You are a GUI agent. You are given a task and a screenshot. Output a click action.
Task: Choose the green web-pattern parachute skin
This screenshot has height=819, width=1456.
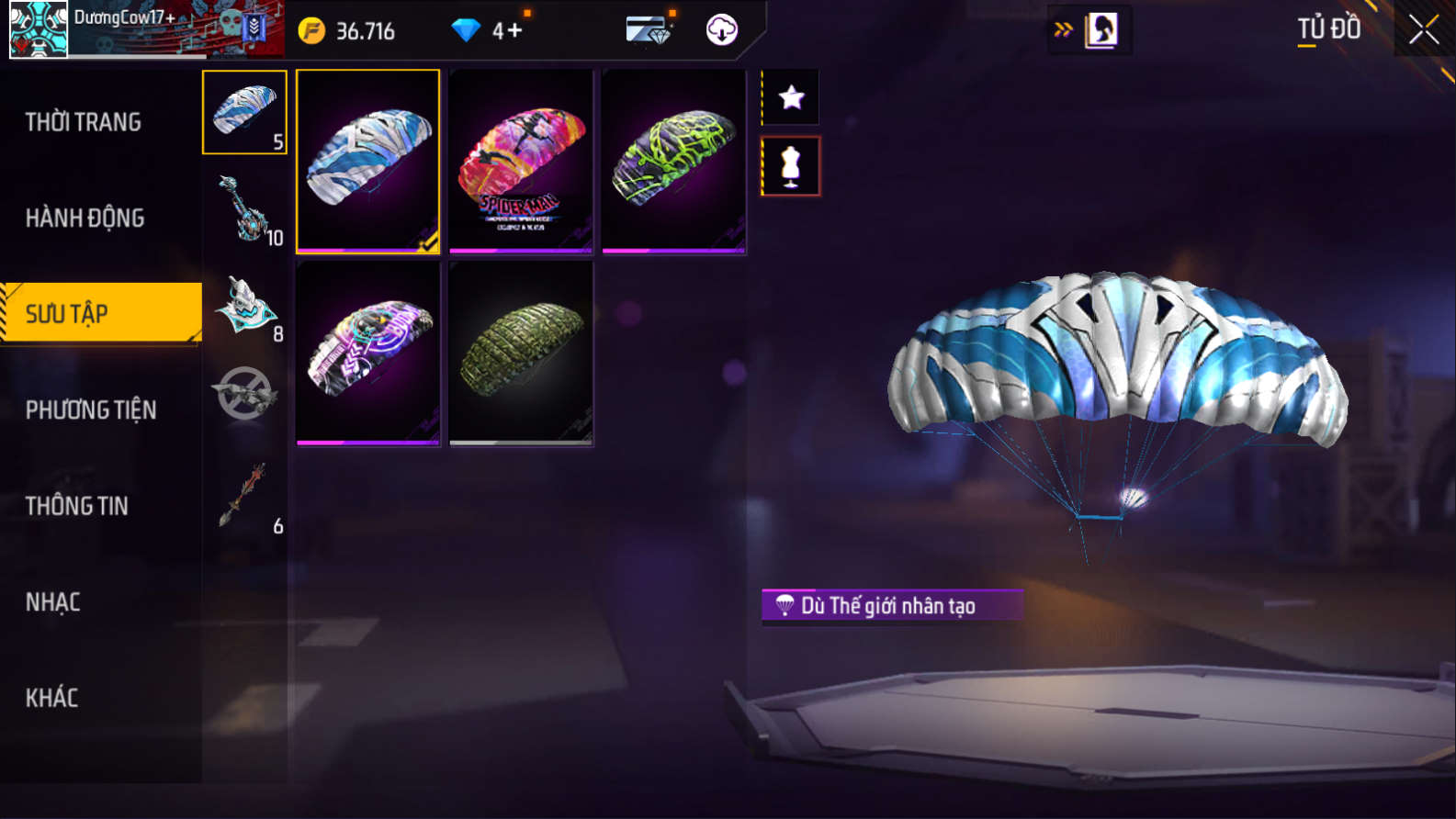click(673, 162)
